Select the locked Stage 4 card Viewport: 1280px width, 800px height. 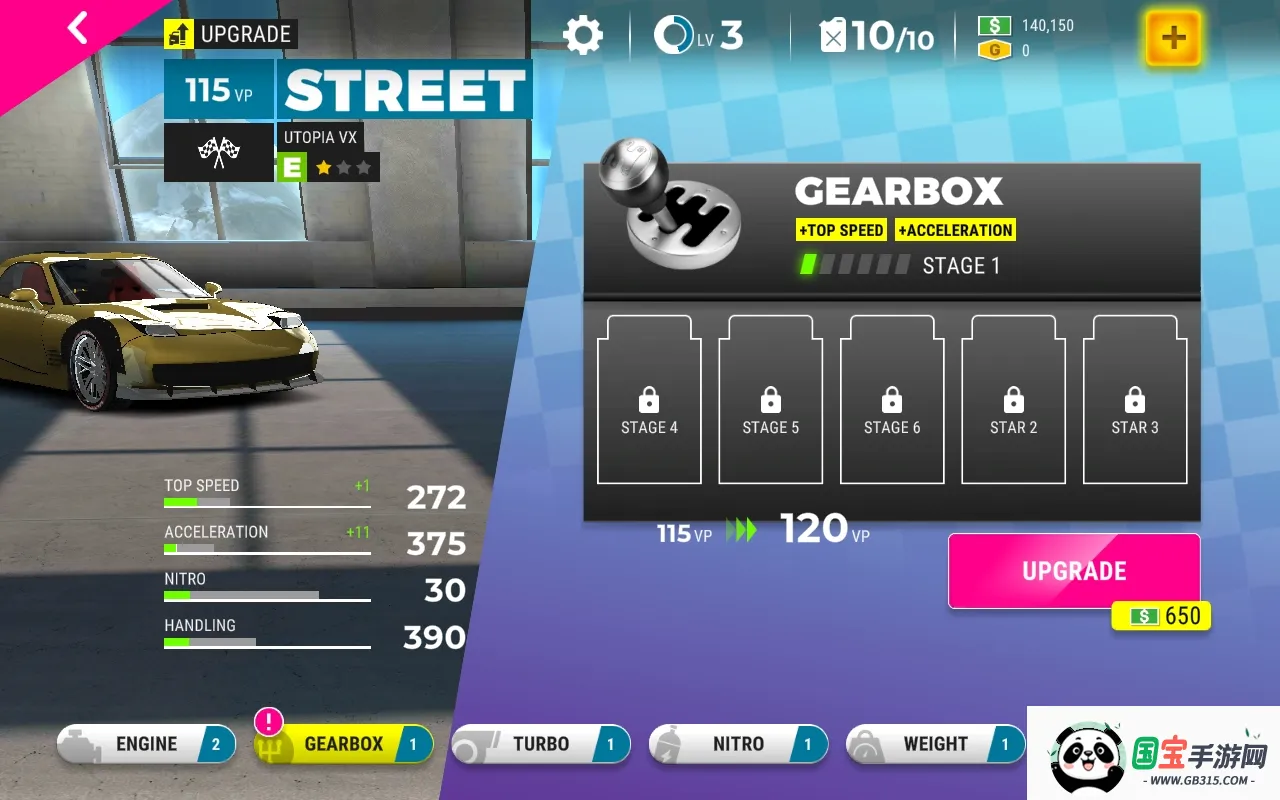648,400
